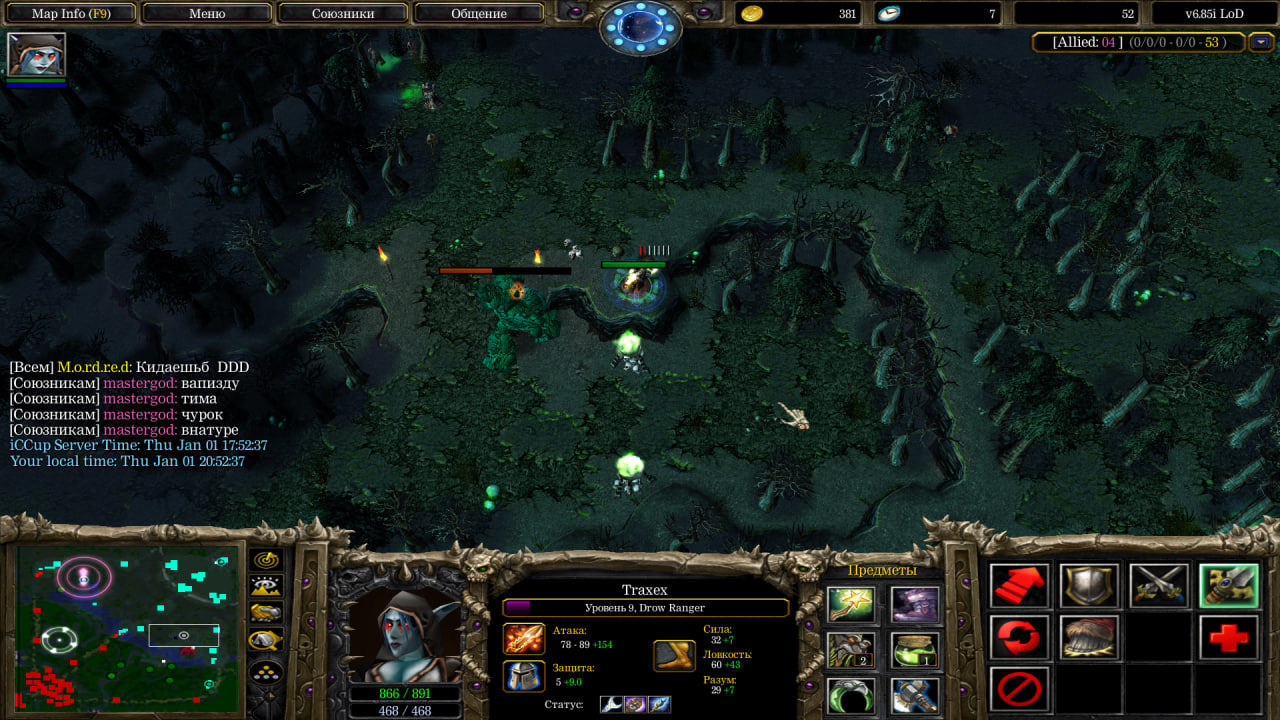Open the Союзники allies menu

tap(343, 13)
